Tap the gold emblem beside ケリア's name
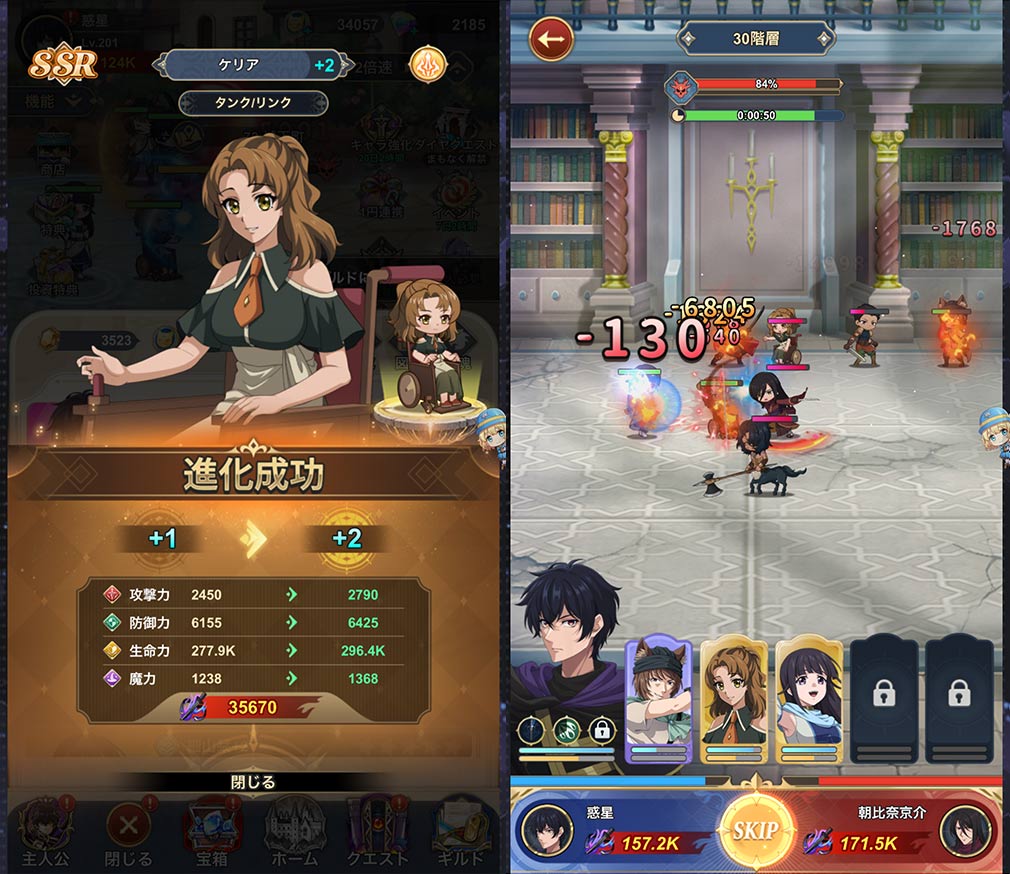This screenshot has width=1010, height=874. point(428,65)
